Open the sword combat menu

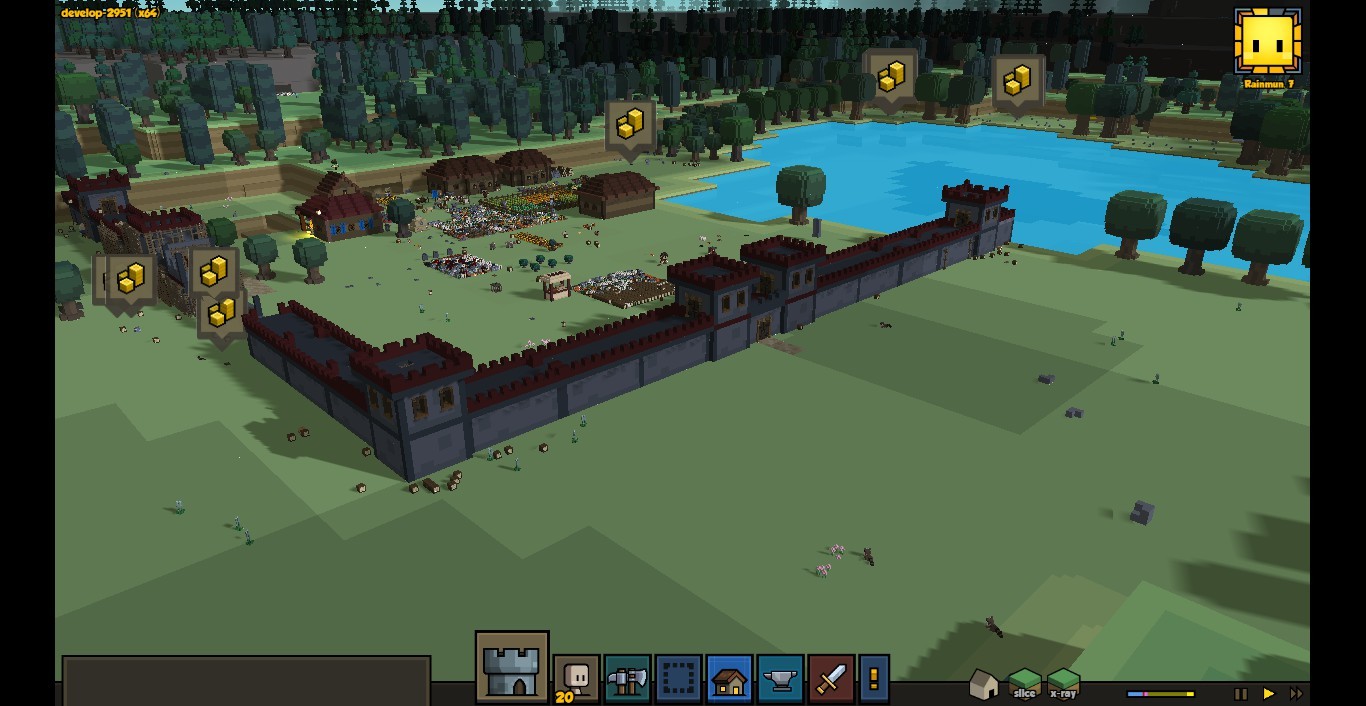(831, 679)
